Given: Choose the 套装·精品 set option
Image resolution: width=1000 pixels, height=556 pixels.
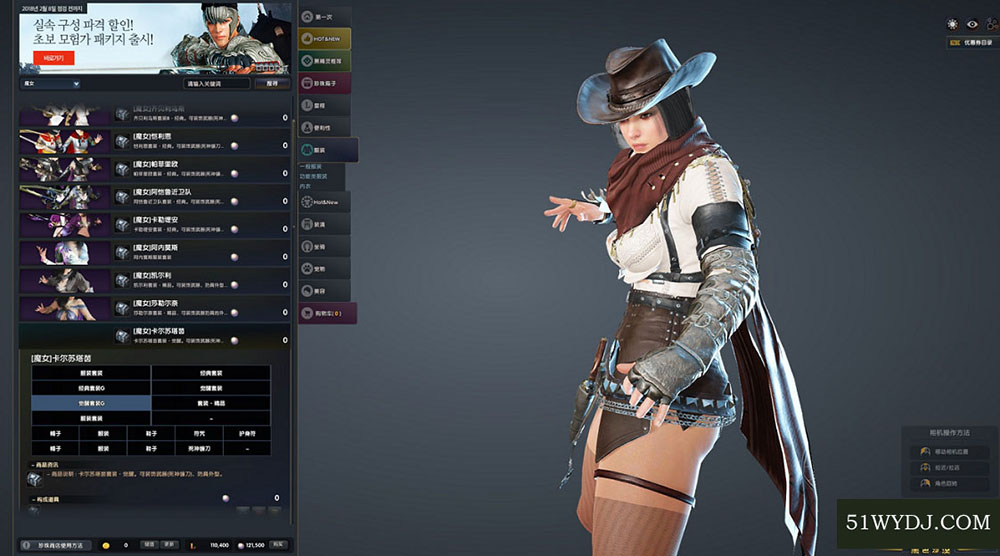Looking at the screenshot, I should [210, 402].
